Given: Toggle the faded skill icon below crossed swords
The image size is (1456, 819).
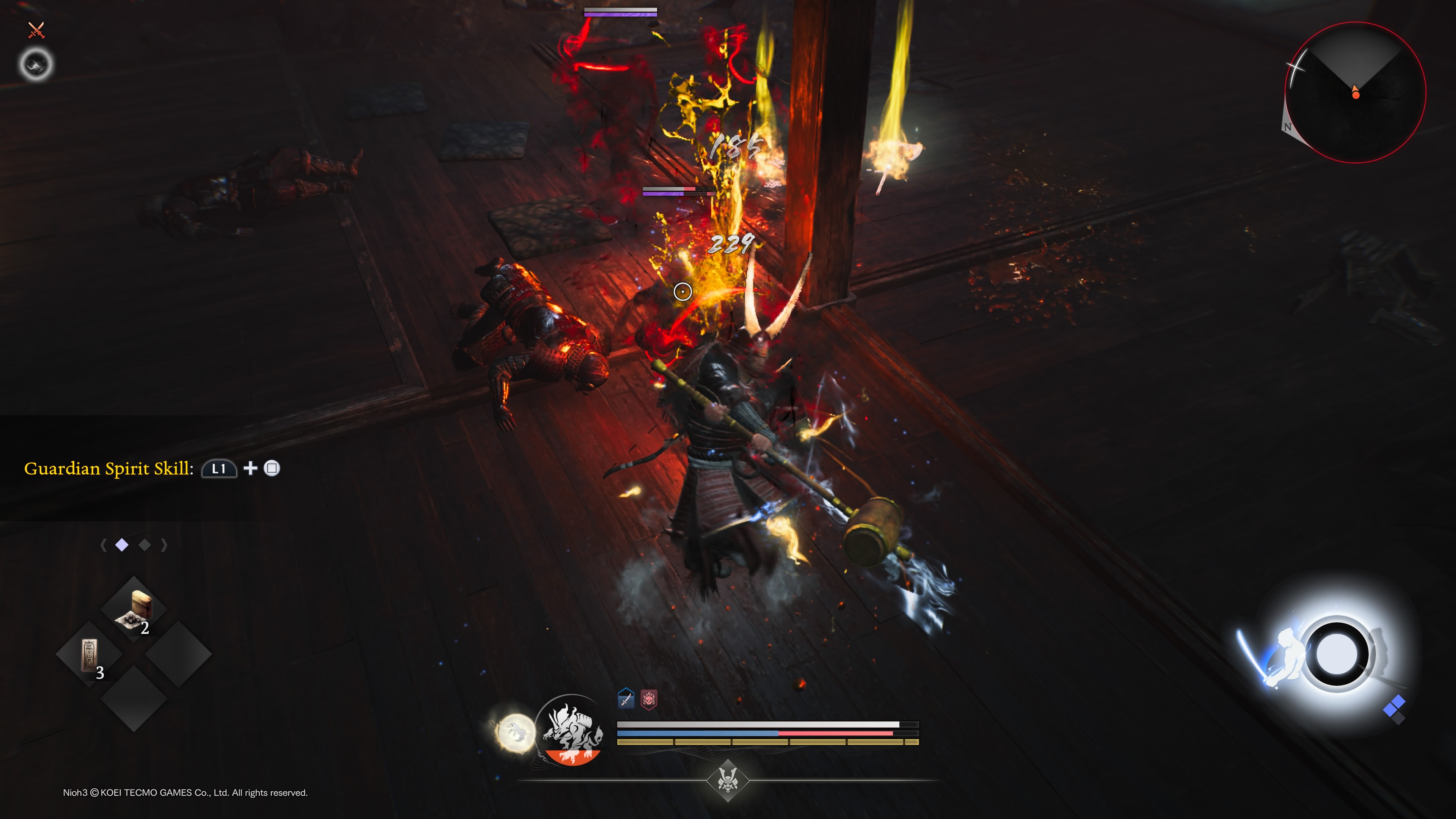Looking at the screenshot, I should pos(35,64).
